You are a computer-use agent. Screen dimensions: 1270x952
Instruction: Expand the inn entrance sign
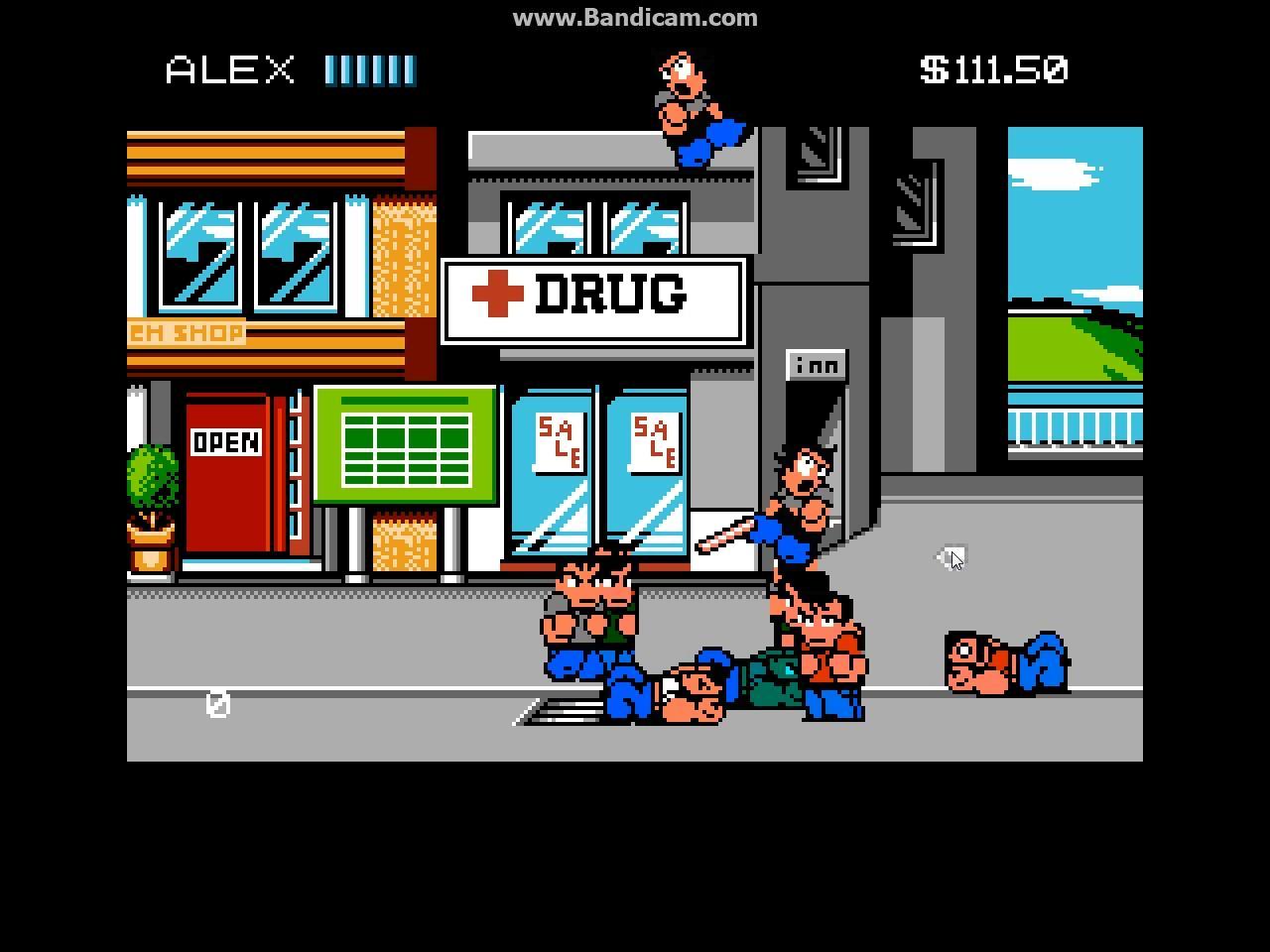click(x=817, y=364)
